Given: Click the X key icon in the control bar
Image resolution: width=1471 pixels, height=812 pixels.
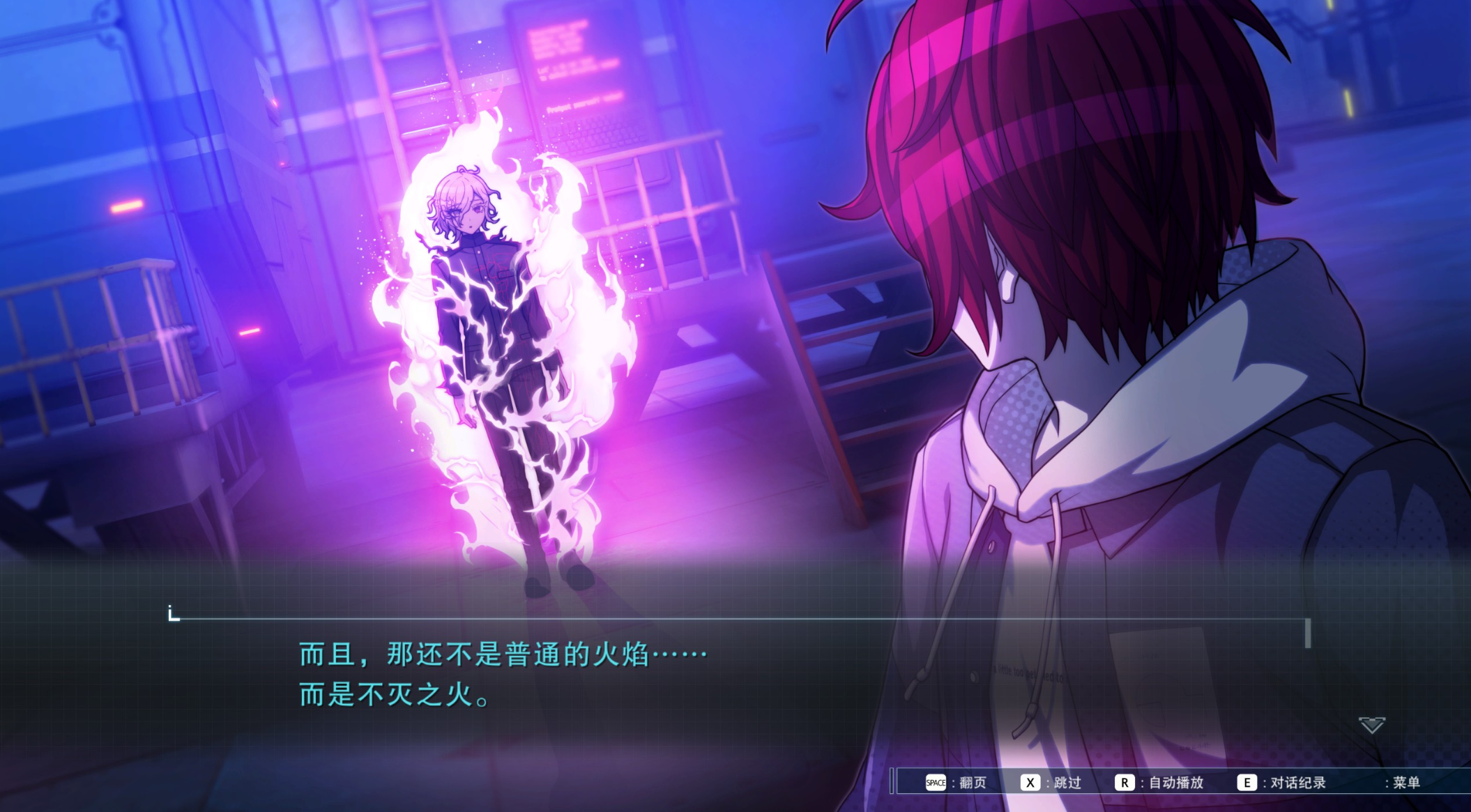Looking at the screenshot, I should [1031, 782].
